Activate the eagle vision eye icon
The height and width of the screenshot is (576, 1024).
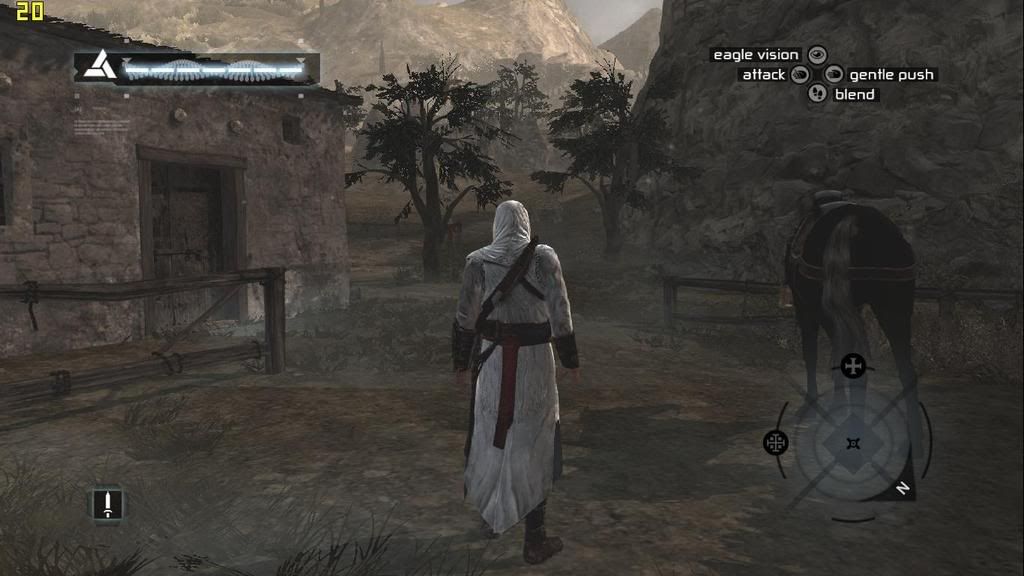tap(818, 55)
